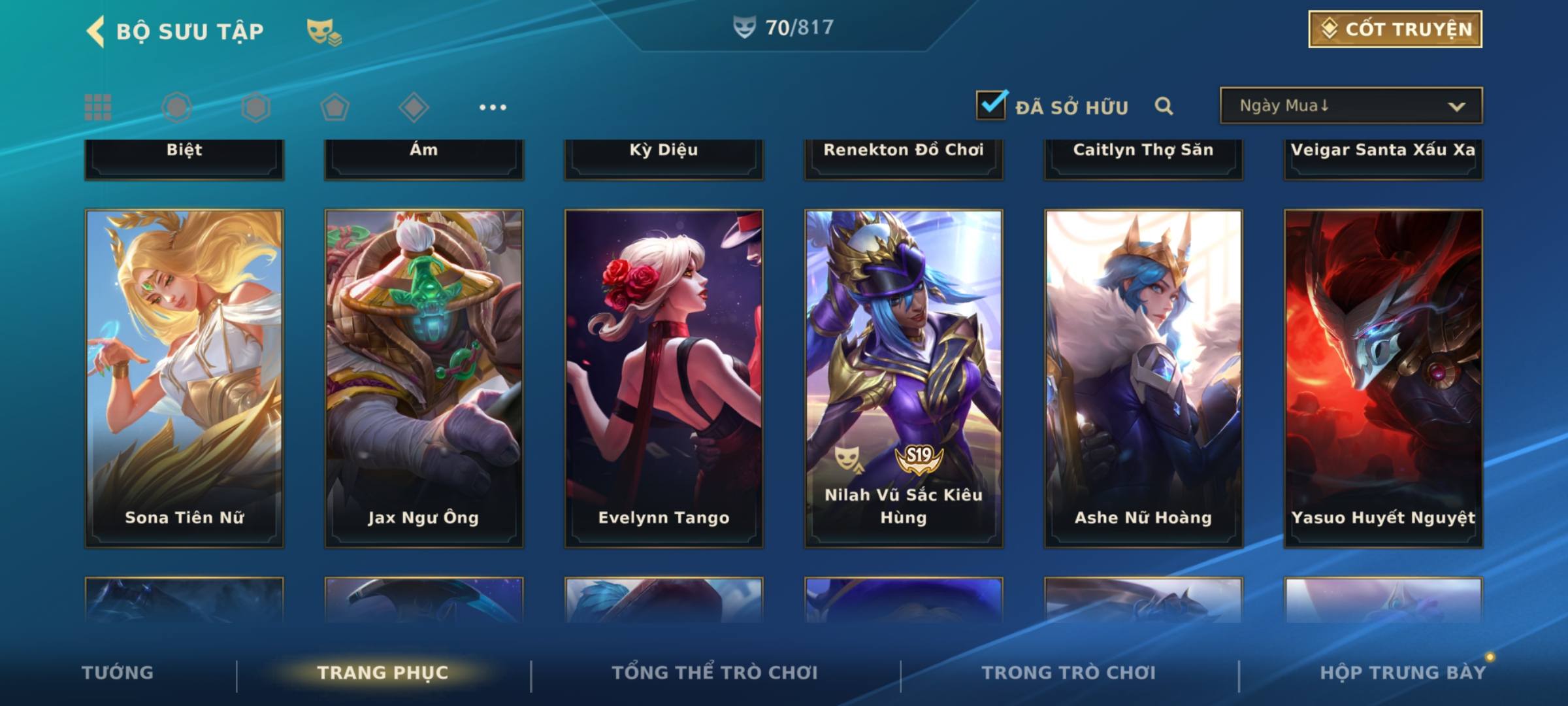Show all skins with grid filter icon
Image resolution: width=1568 pixels, height=706 pixels.
(x=98, y=107)
